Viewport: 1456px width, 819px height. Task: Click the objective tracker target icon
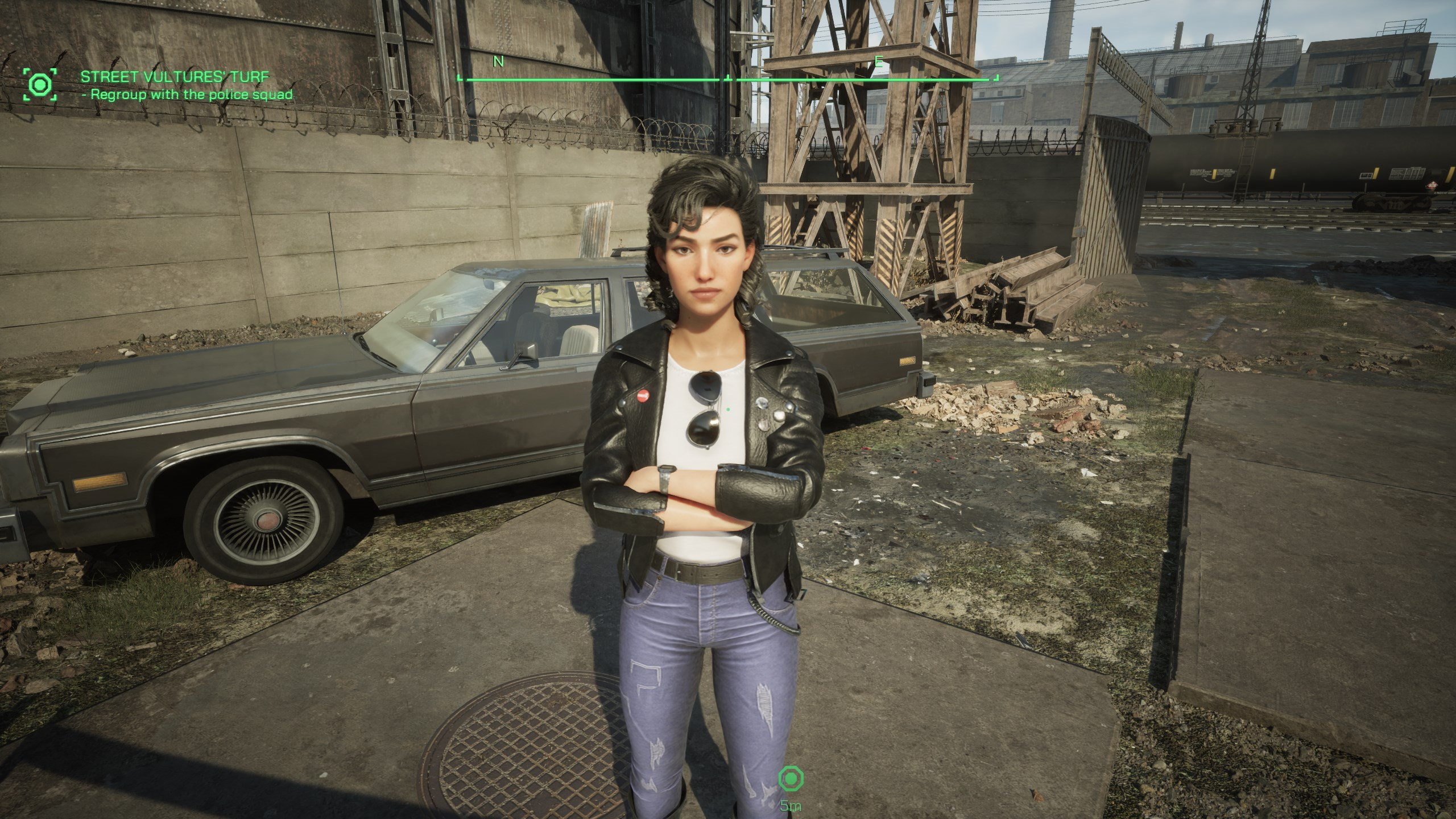pos(40,85)
